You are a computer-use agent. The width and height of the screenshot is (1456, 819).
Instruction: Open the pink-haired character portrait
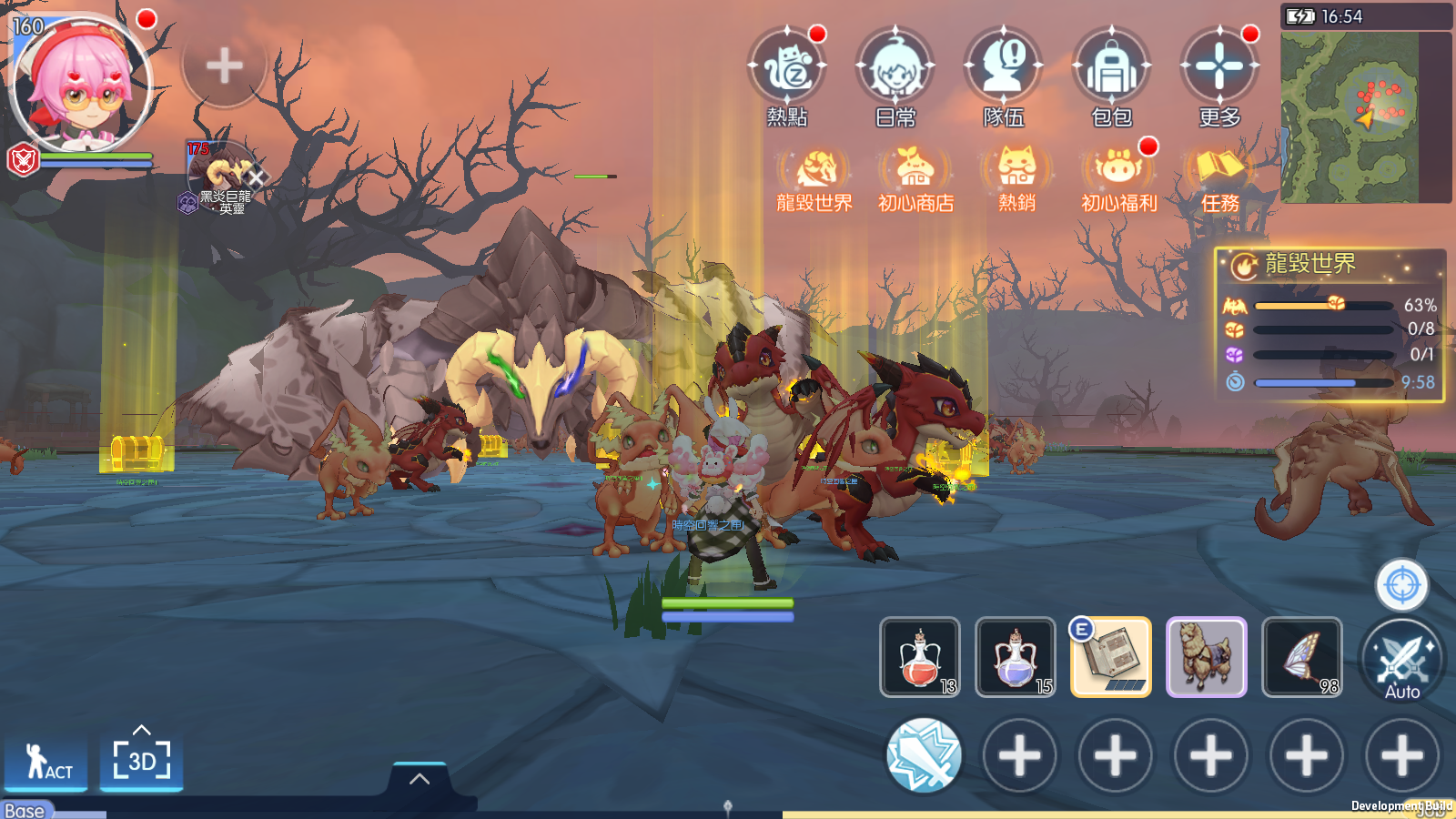(x=82, y=84)
